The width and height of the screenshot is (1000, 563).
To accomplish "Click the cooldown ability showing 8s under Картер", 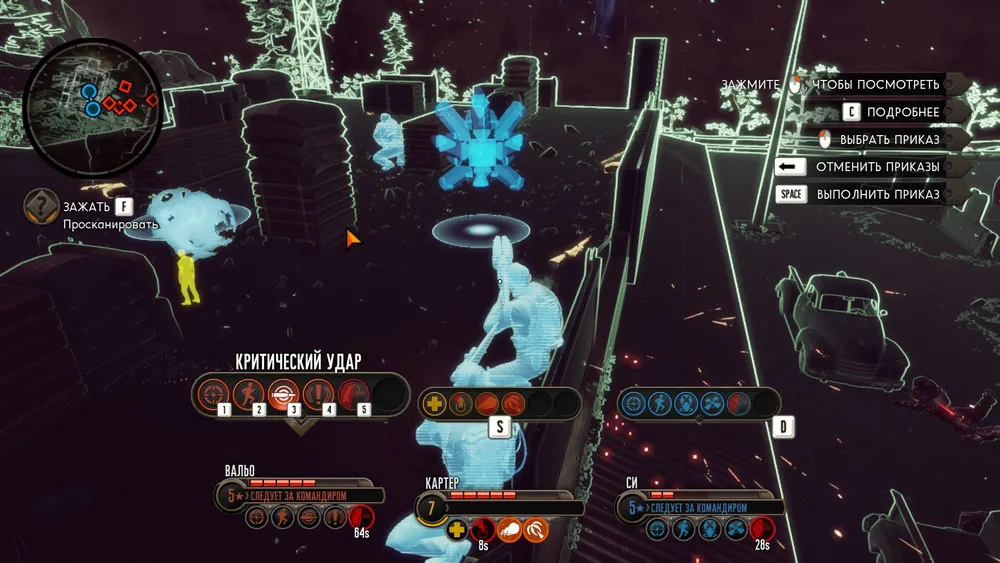I will point(482,529).
